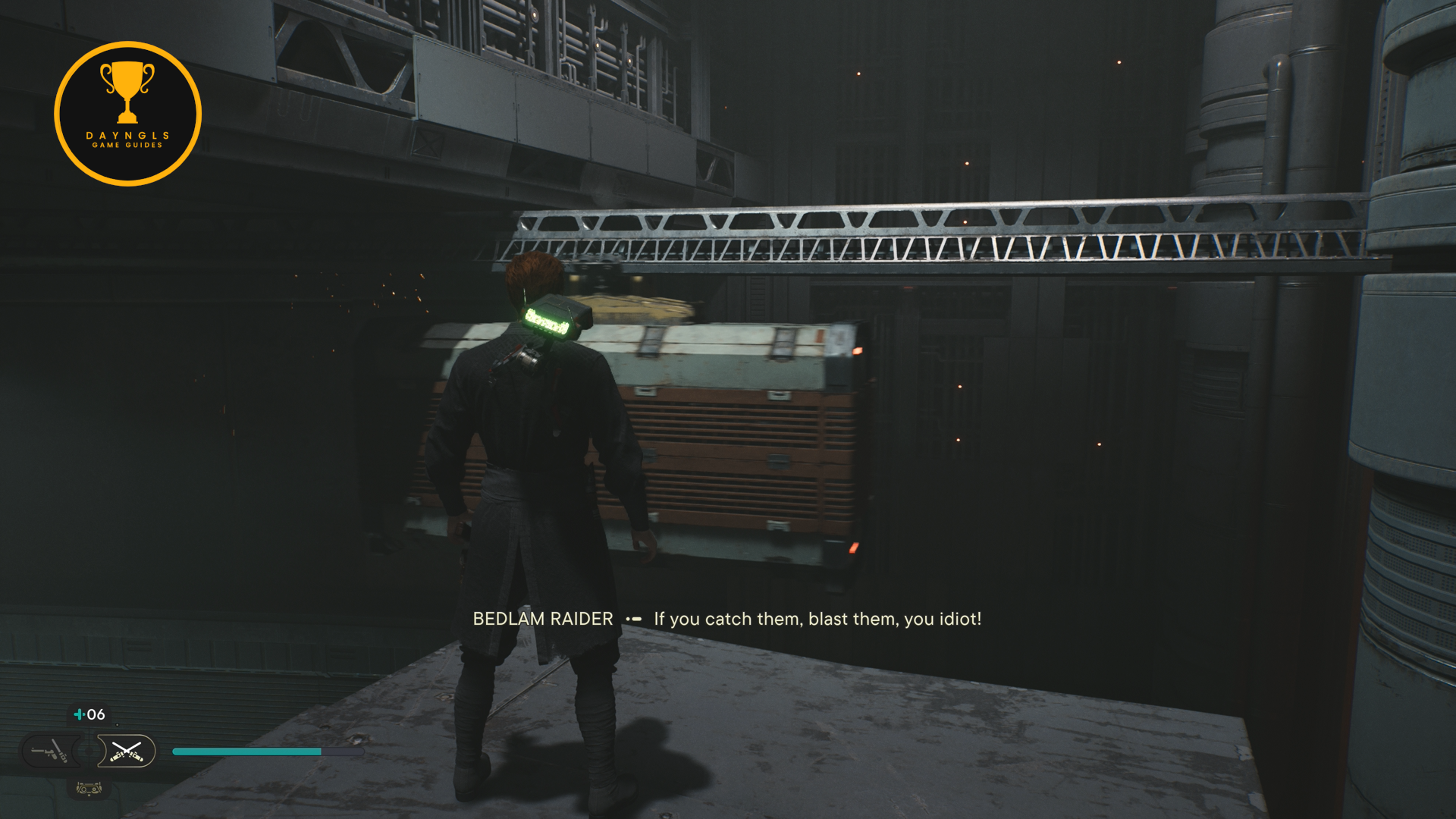1456x819 pixels.
Task: Click the Dayngls Game Guides trophy logo
Action: pyautogui.click(x=127, y=114)
